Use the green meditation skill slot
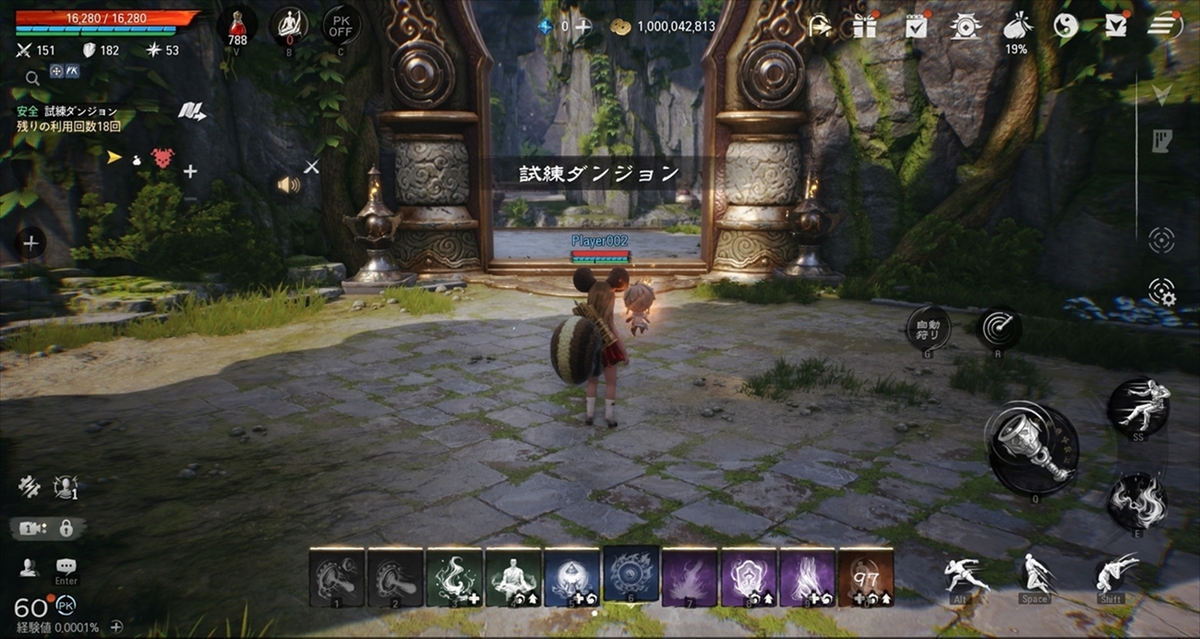This screenshot has height=639, width=1200. coord(512,577)
